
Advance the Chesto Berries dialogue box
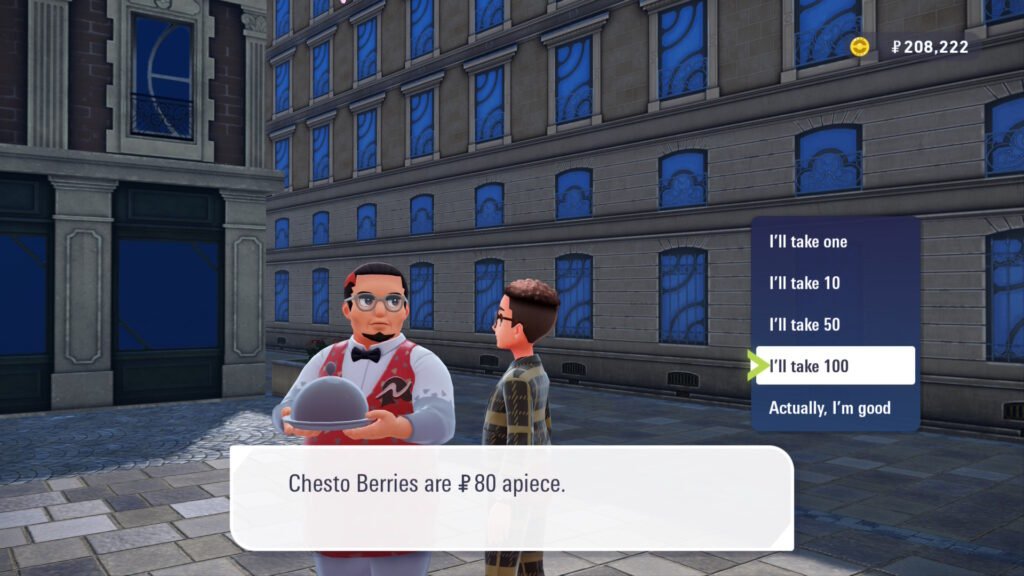[511, 497]
